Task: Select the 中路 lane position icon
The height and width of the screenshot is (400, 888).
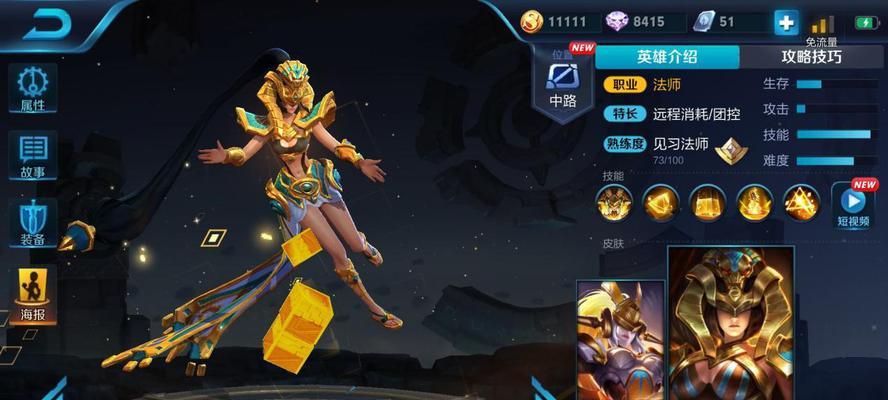Action: click(x=563, y=84)
